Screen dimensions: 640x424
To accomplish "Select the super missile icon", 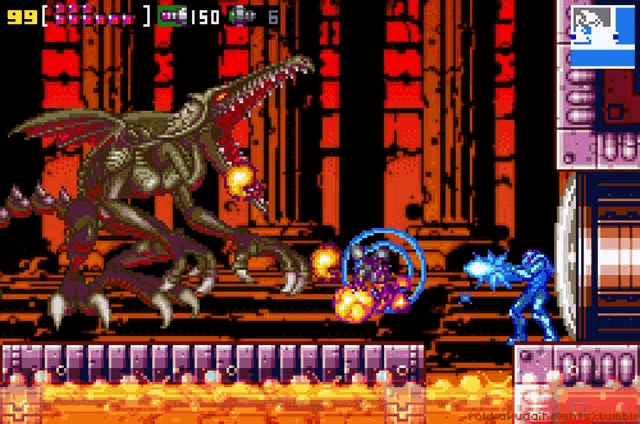I will [x=242, y=16].
